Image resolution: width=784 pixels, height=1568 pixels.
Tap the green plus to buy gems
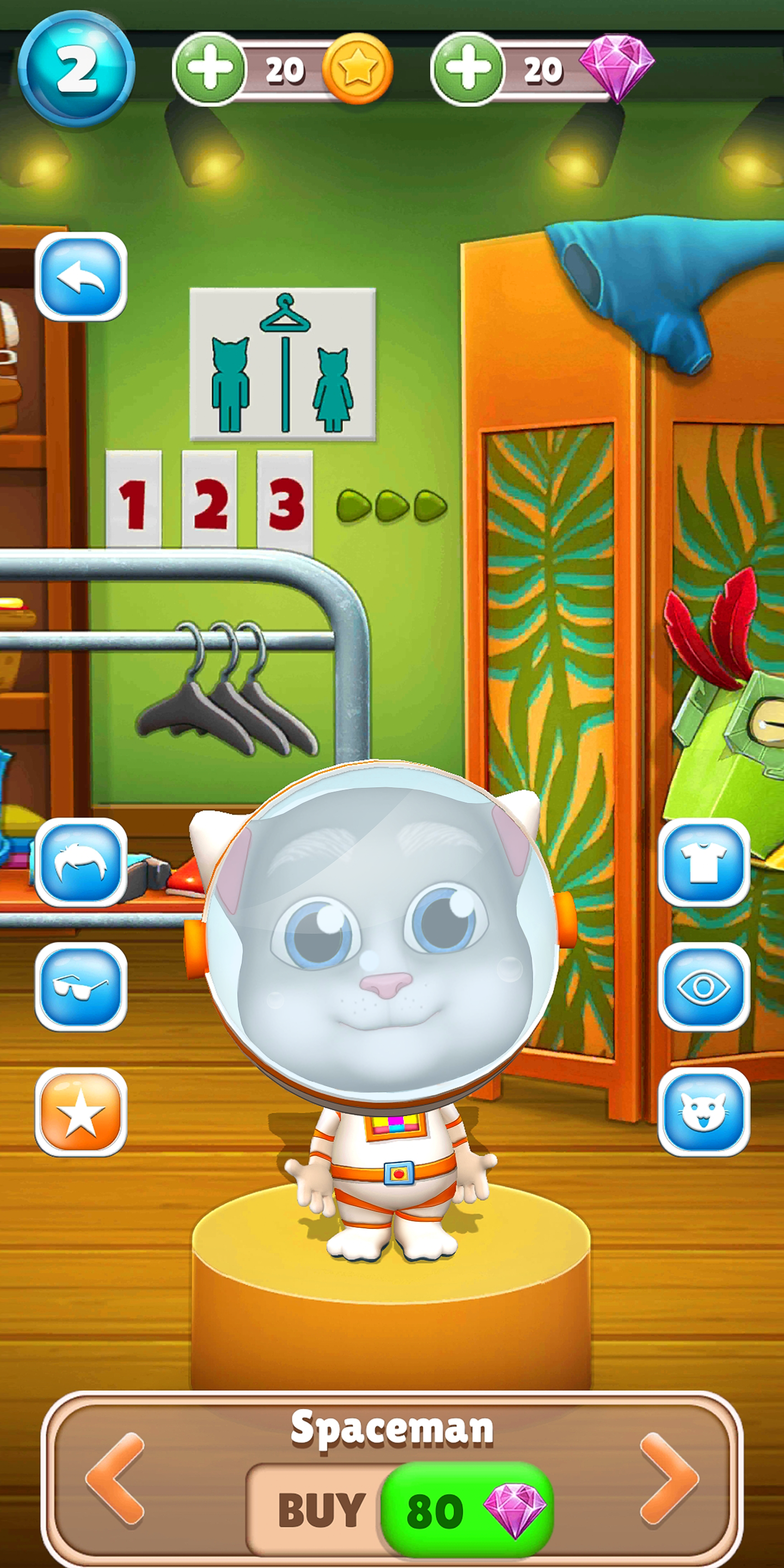tap(469, 67)
